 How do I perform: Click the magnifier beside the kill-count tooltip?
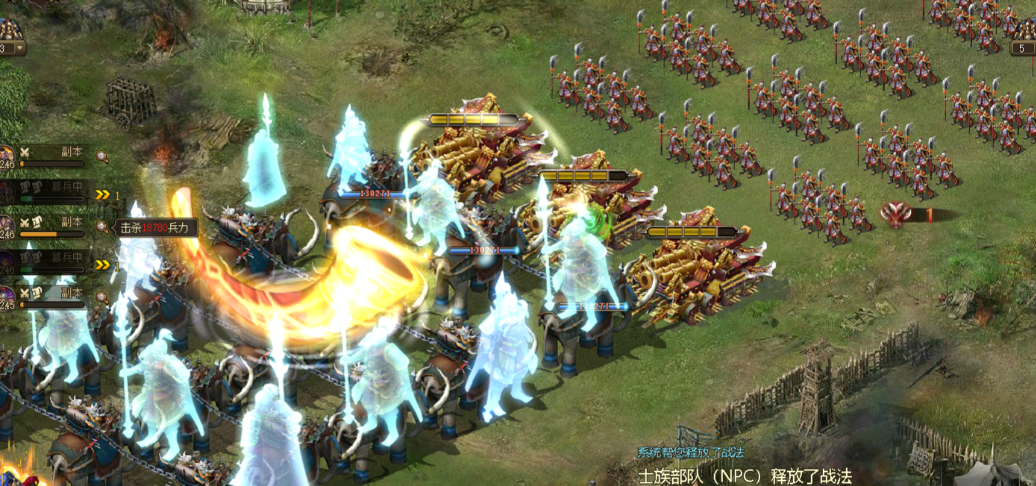coord(102,227)
